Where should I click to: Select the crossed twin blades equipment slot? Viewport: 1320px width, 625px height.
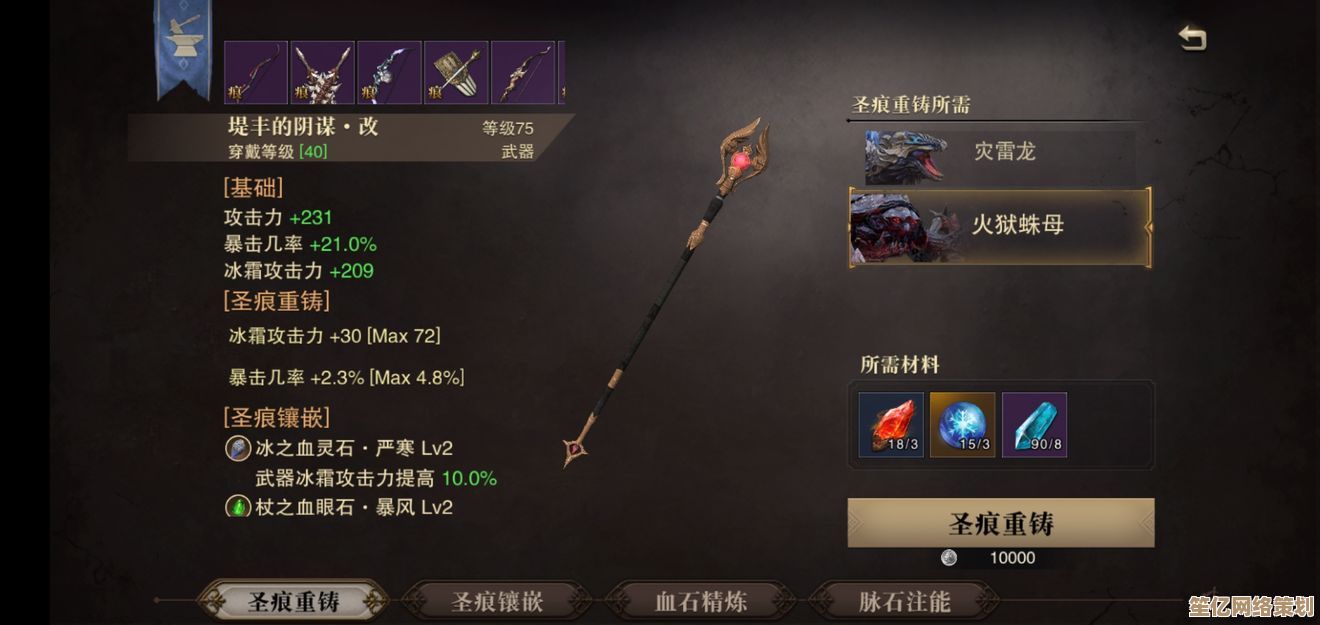tap(322, 72)
